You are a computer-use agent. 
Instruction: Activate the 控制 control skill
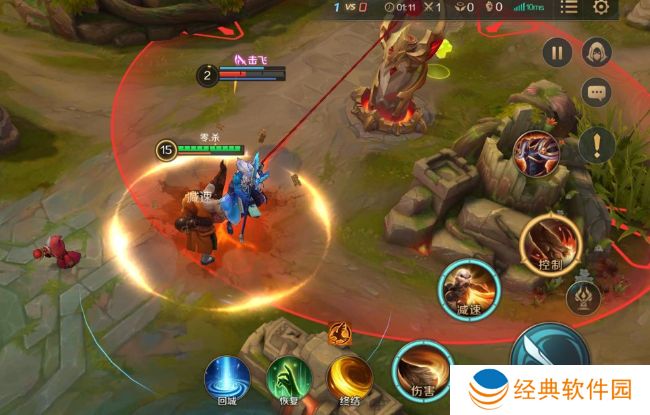pos(551,245)
